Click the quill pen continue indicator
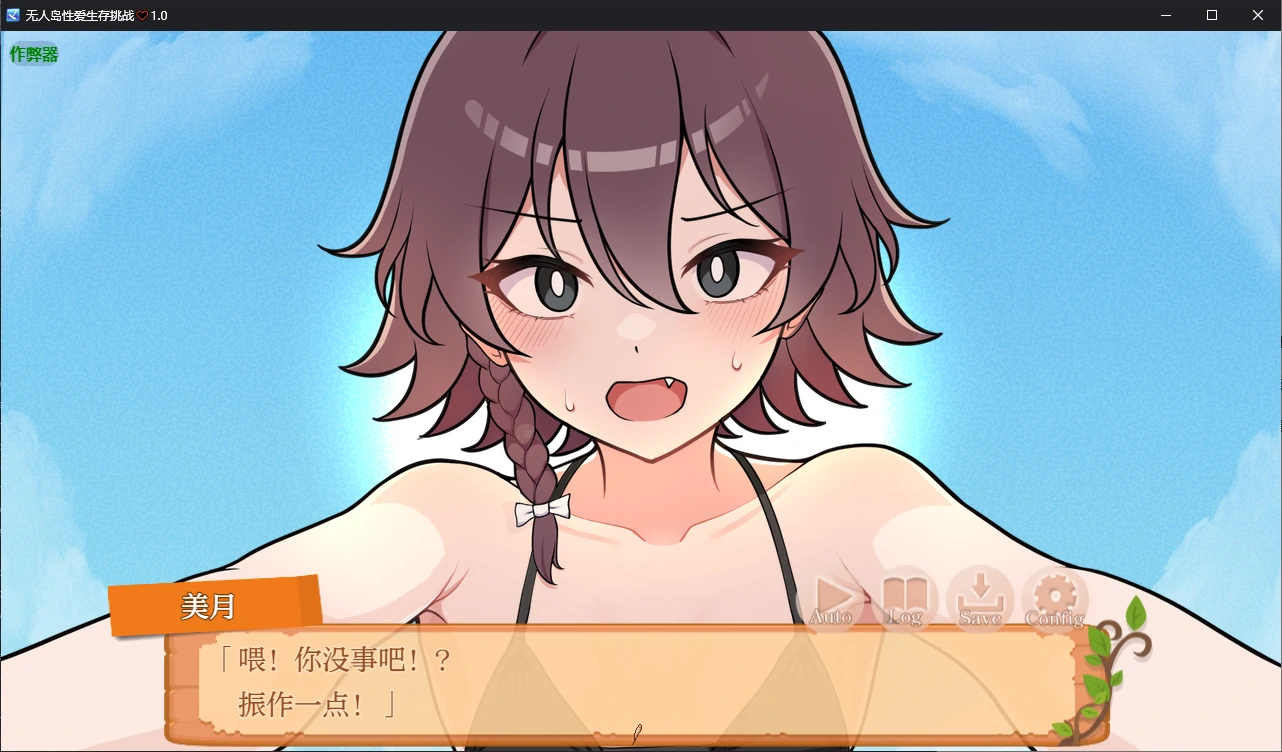 pos(636,733)
